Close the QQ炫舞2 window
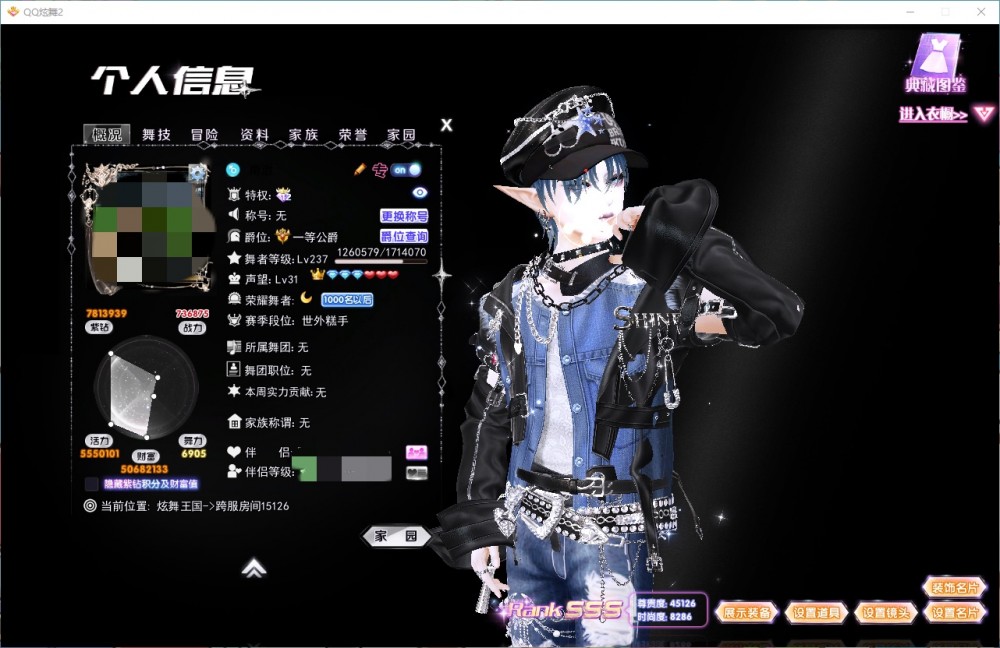The height and width of the screenshot is (648, 1000). [x=981, y=11]
